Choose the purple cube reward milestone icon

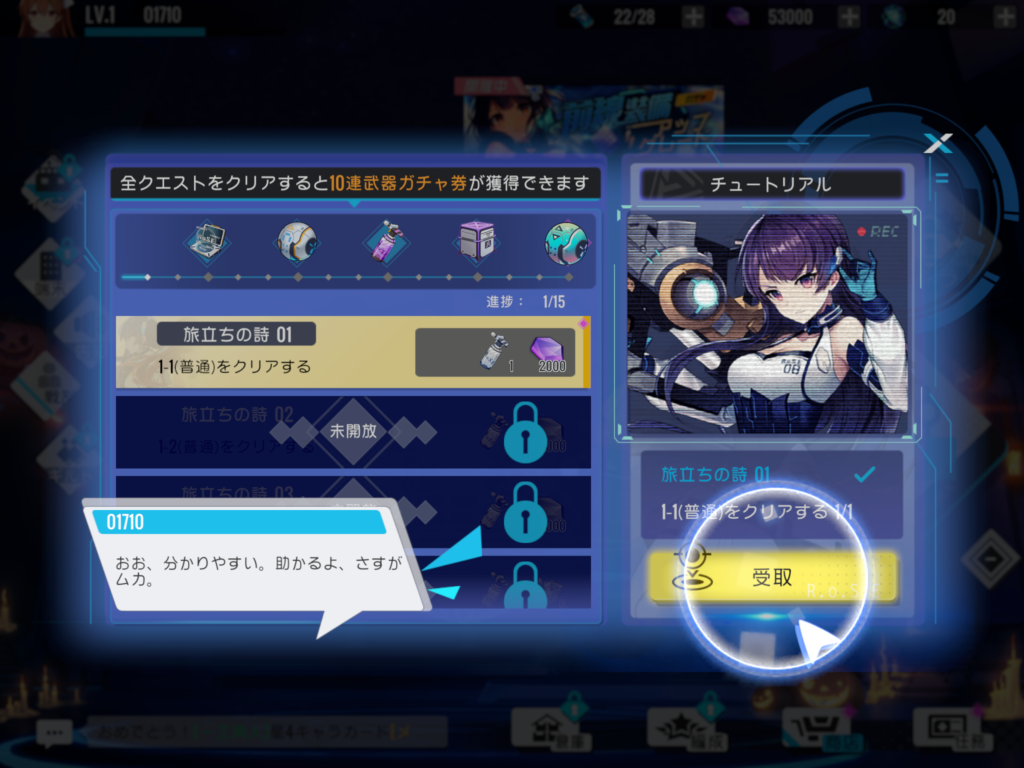(477, 241)
